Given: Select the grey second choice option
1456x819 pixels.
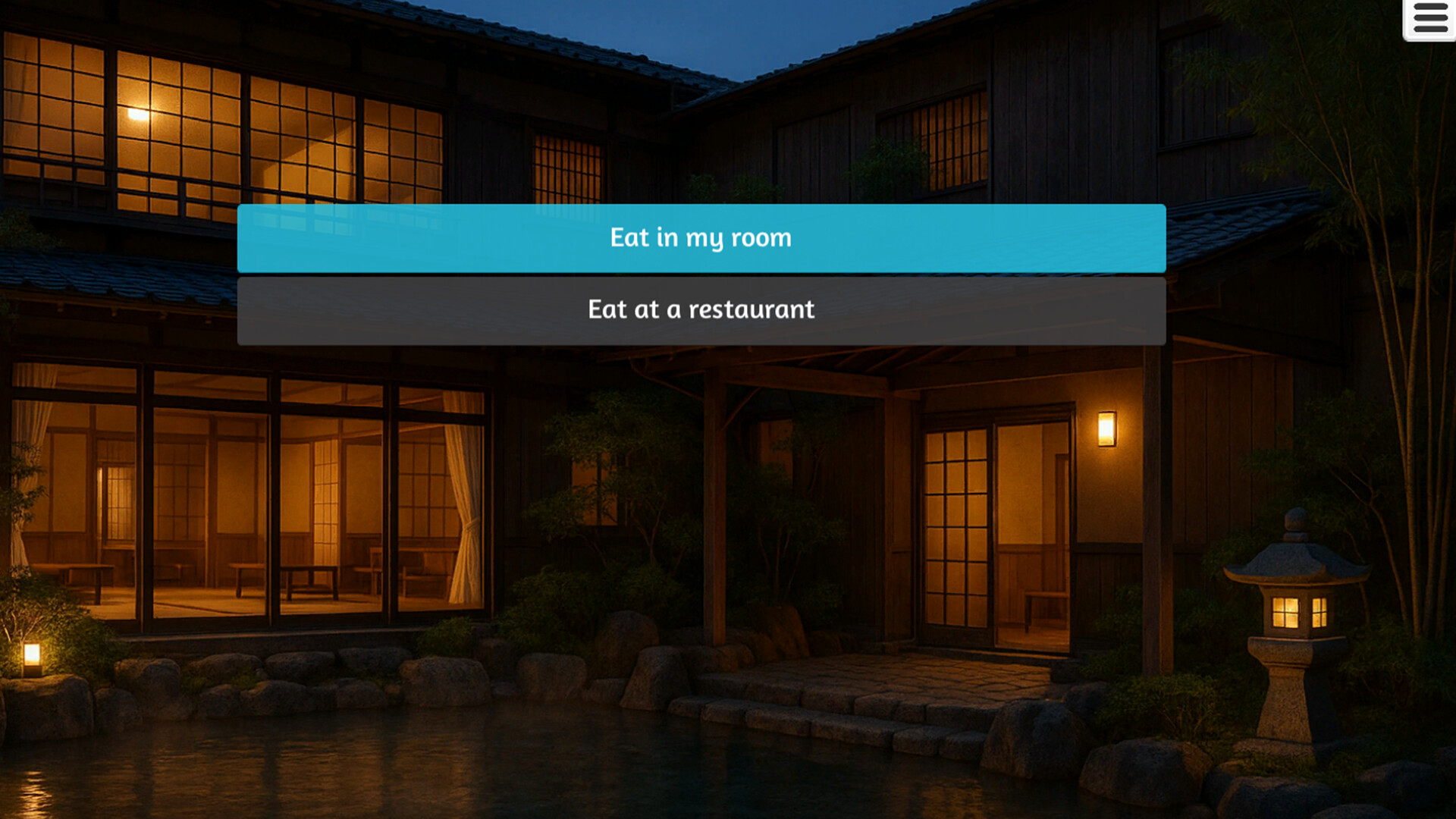Looking at the screenshot, I should click(701, 309).
